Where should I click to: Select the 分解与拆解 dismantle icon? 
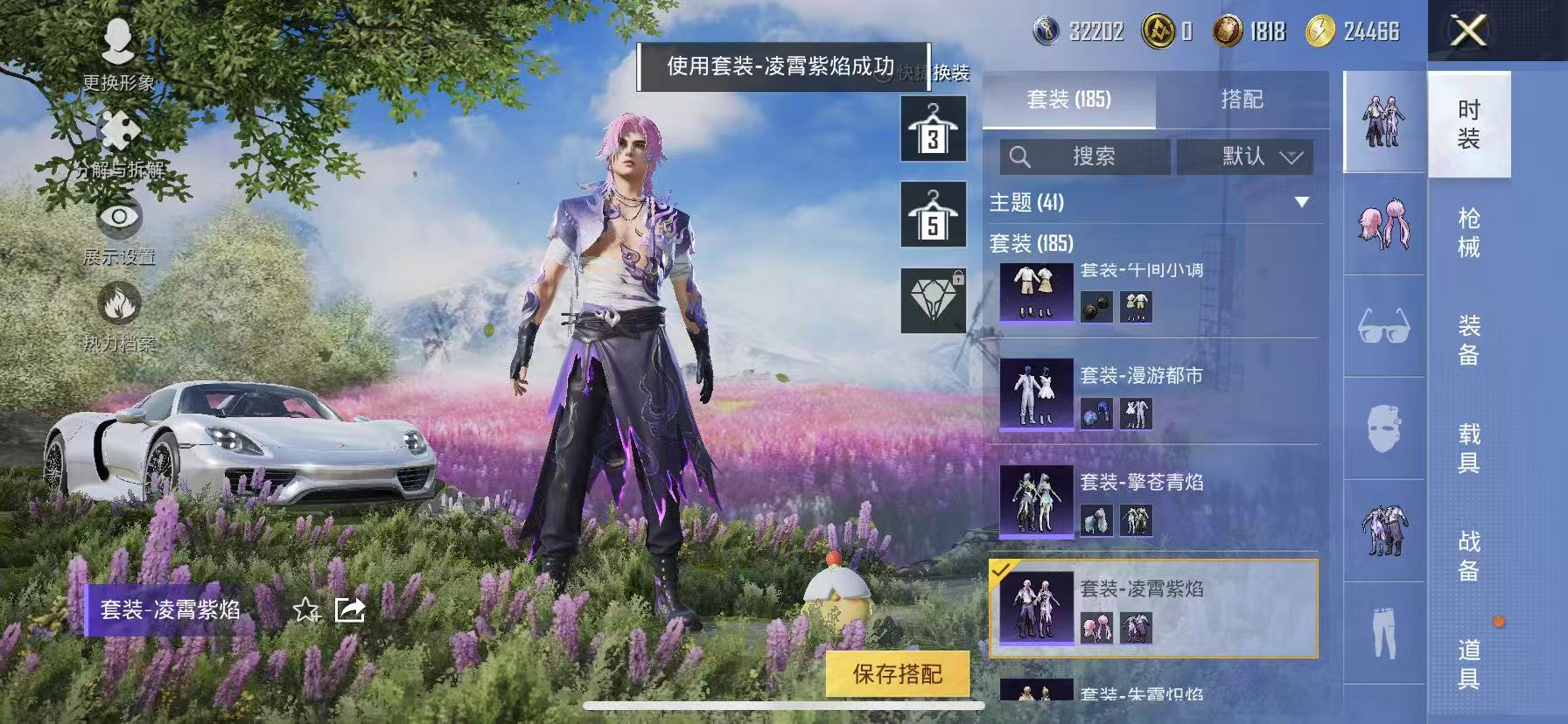122,131
